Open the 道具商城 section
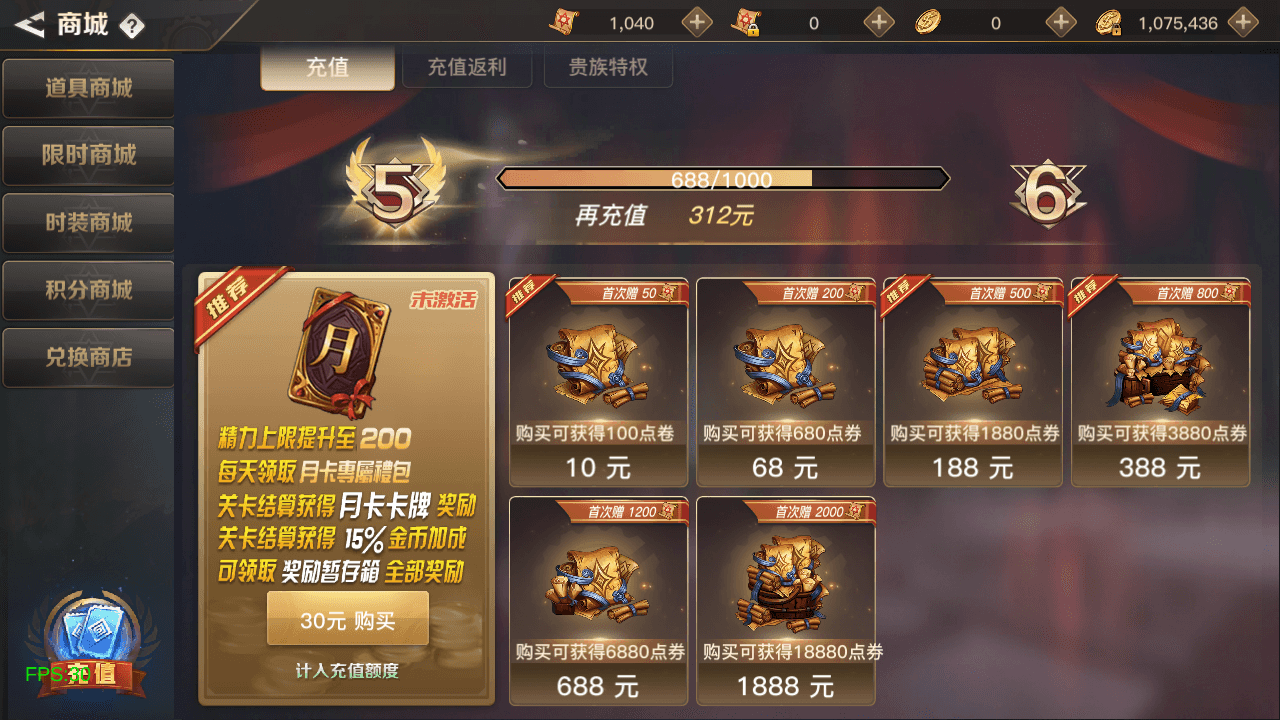This screenshot has width=1280, height=720. (88, 88)
